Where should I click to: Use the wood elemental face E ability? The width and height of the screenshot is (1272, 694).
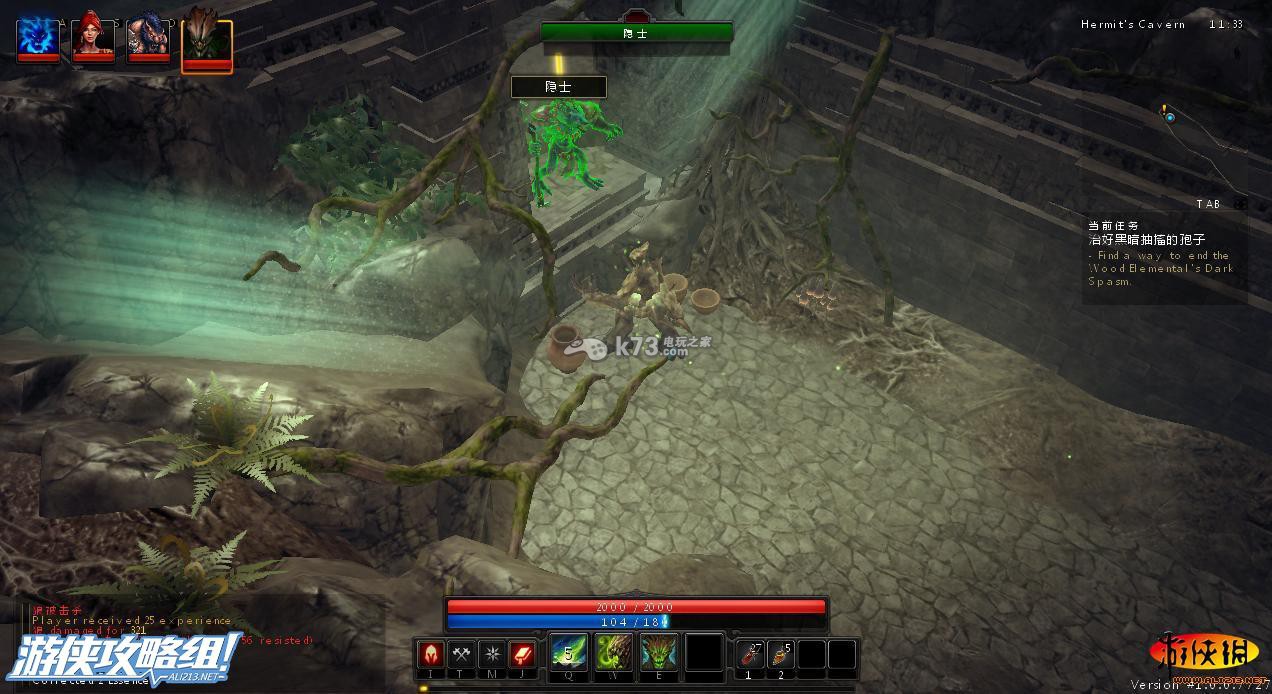coord(659,653)
